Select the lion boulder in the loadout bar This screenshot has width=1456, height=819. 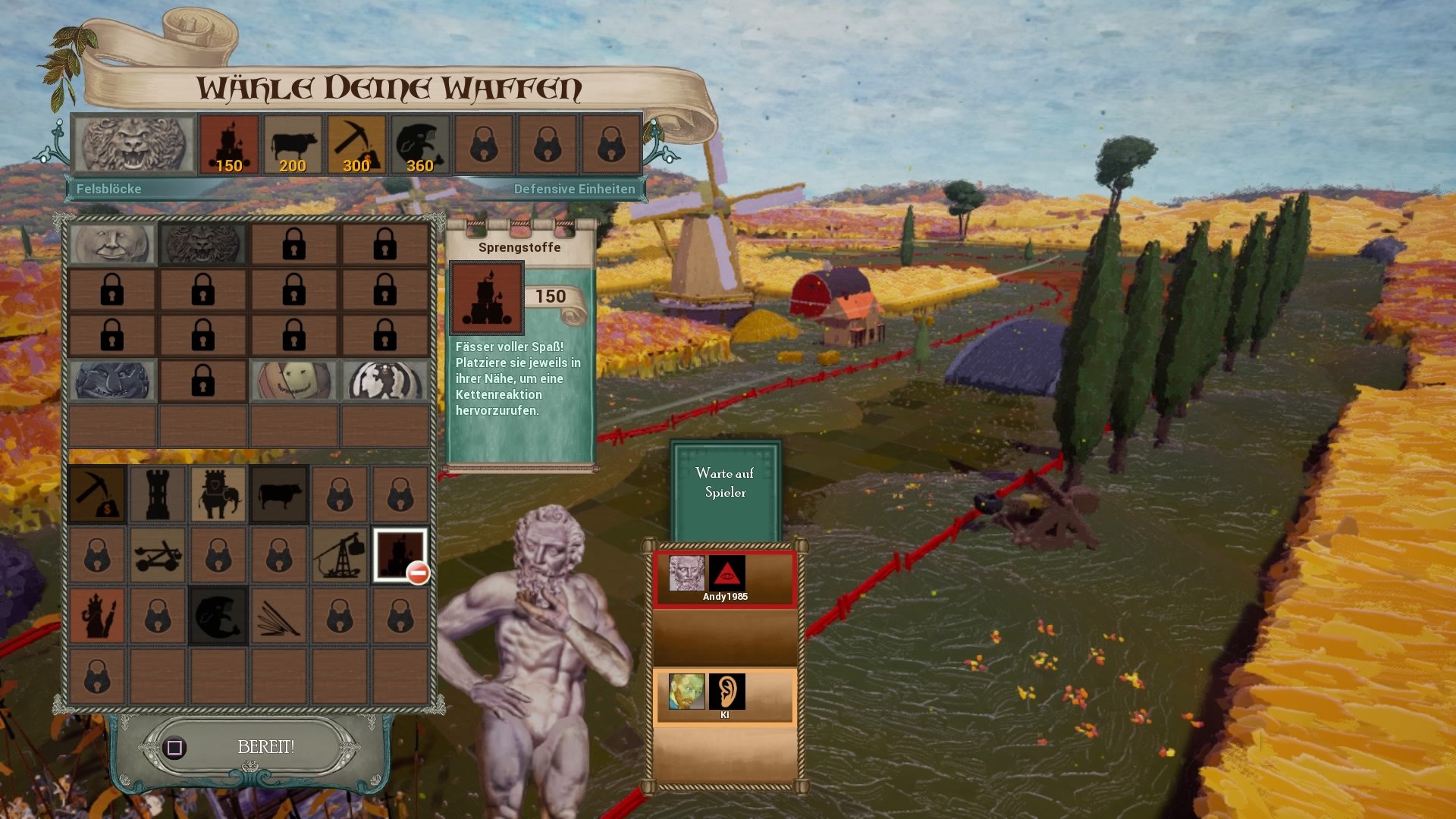tap(133, 144)
